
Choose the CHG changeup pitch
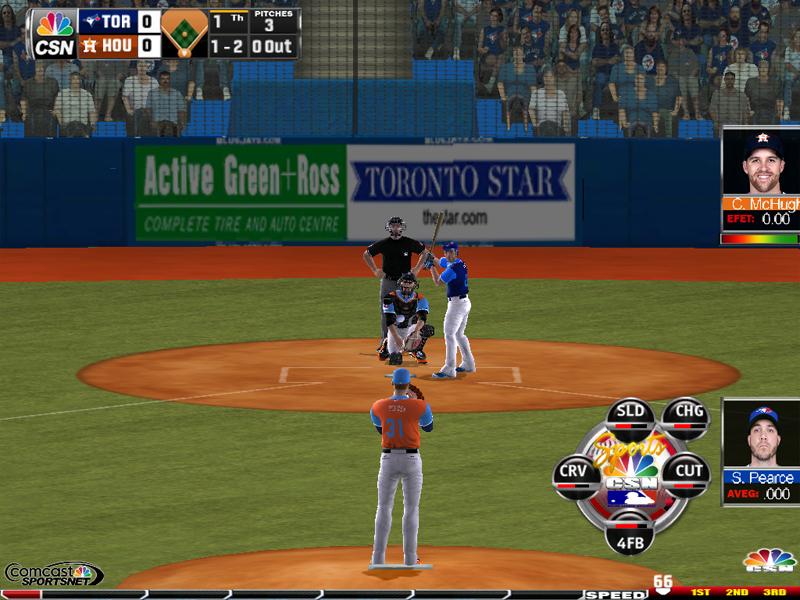pyautogui.click(x=685, y=414)
